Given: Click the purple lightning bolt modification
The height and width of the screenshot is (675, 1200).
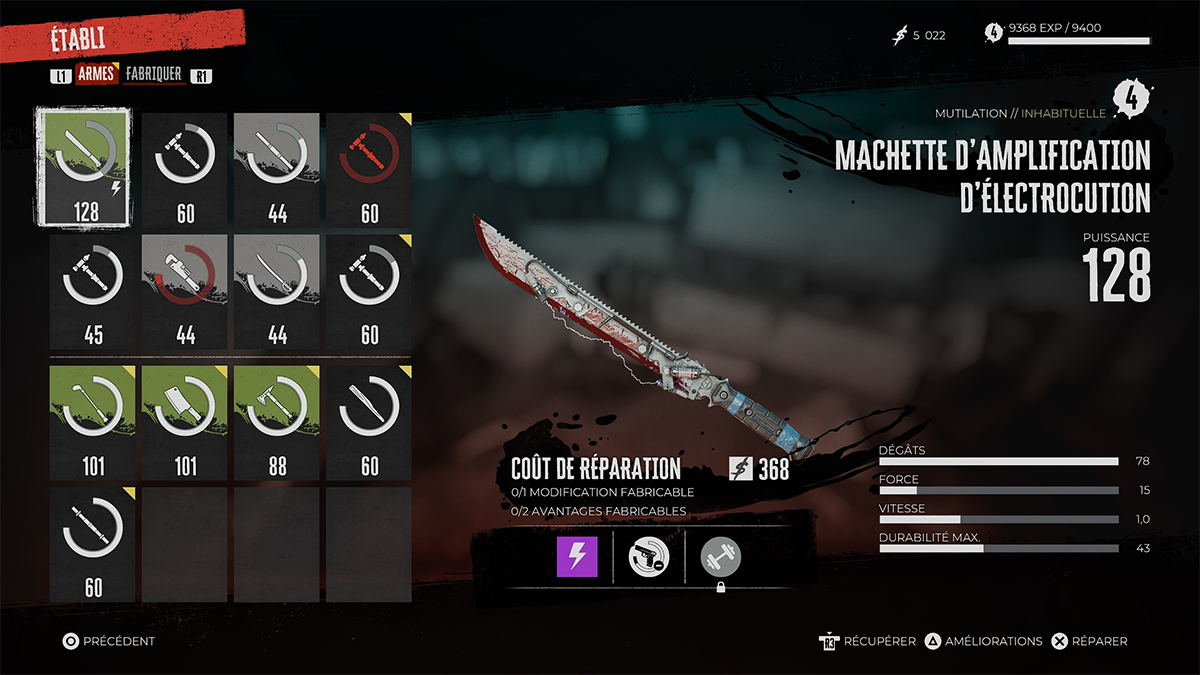Looking at the screenshot, I should (577, 557).
